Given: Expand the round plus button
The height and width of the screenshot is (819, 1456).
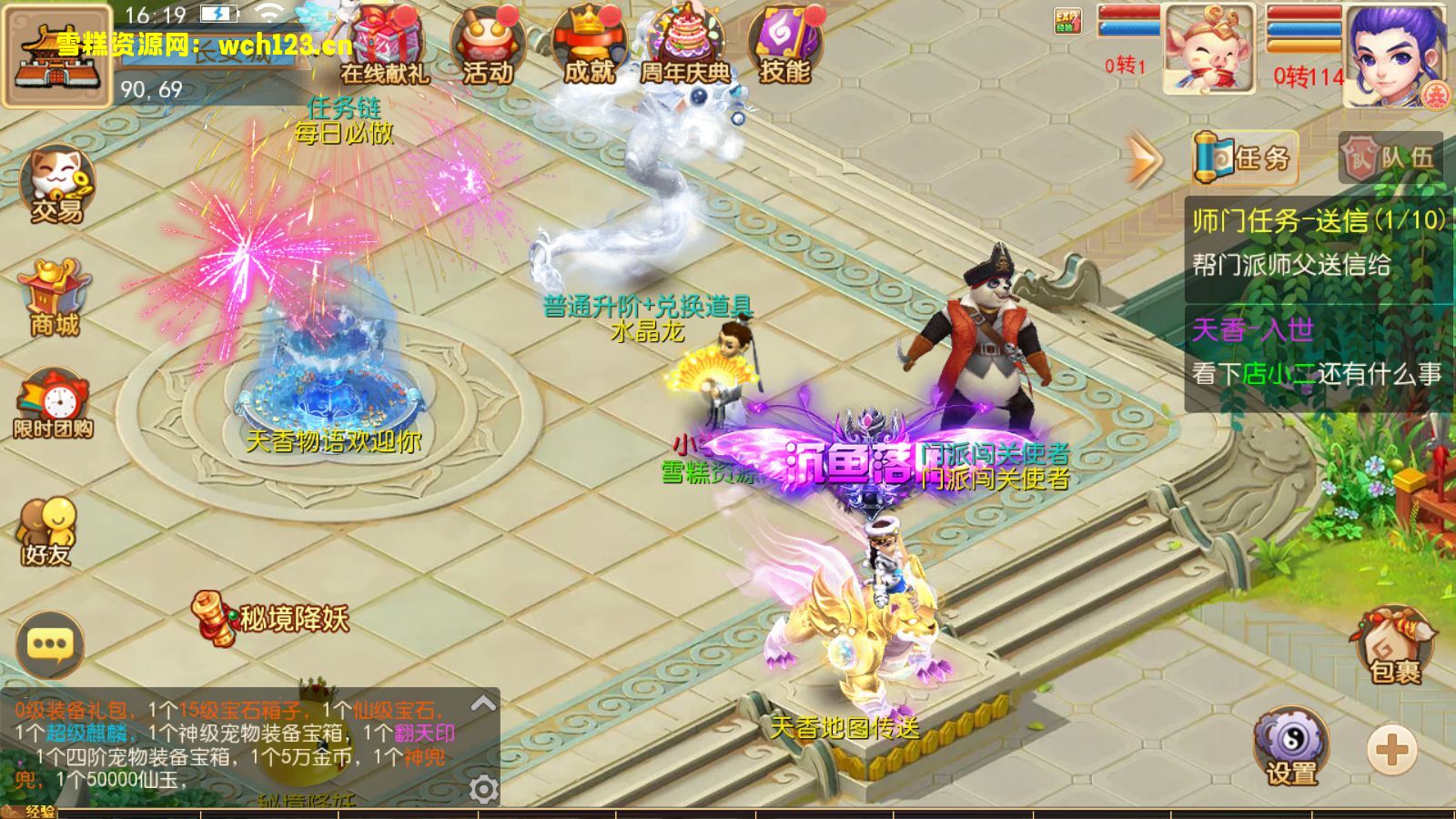Looking at the screenshot, I should pos(1391,751).
